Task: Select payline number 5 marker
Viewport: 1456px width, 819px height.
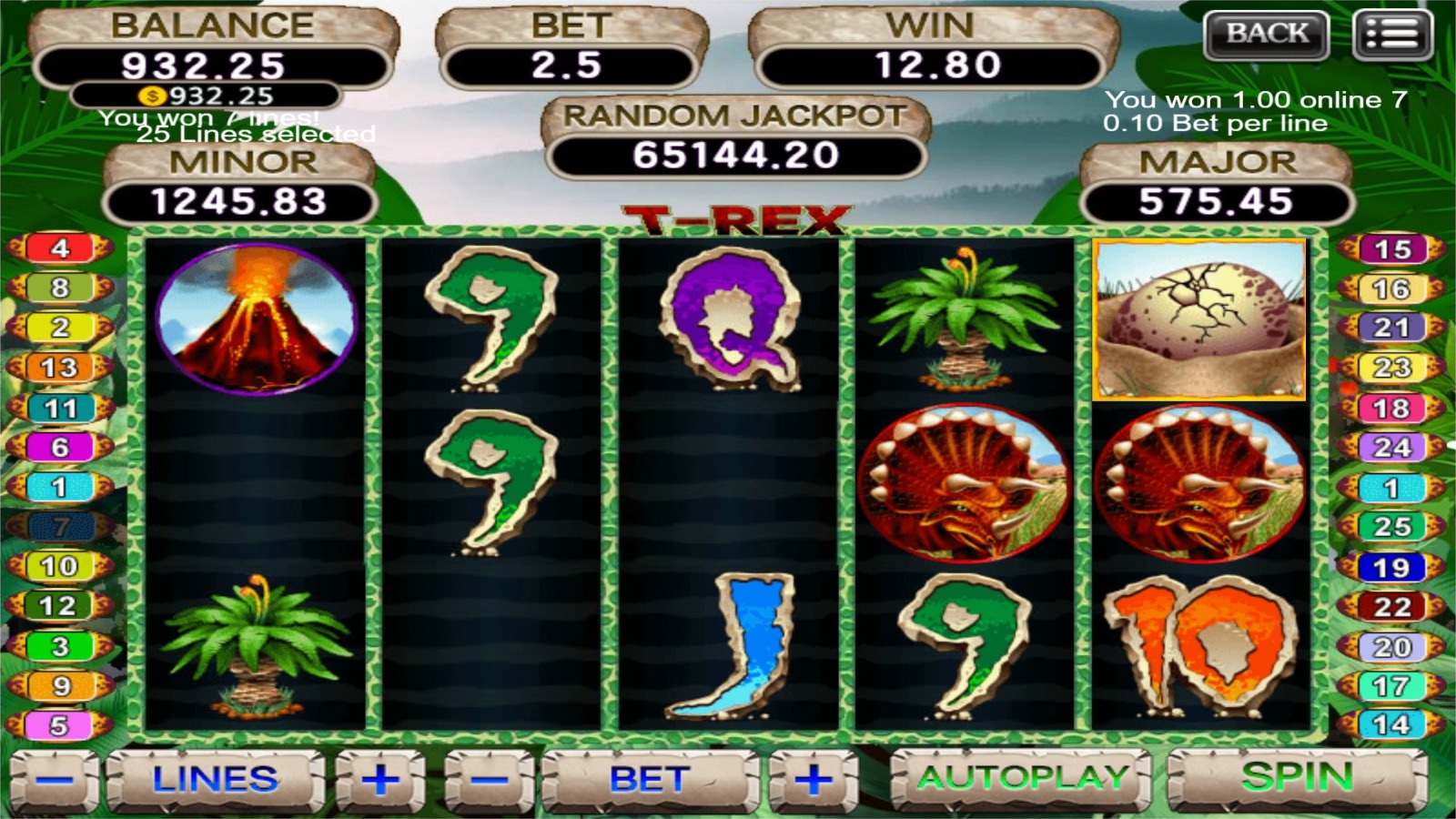Action: [60, 726]
